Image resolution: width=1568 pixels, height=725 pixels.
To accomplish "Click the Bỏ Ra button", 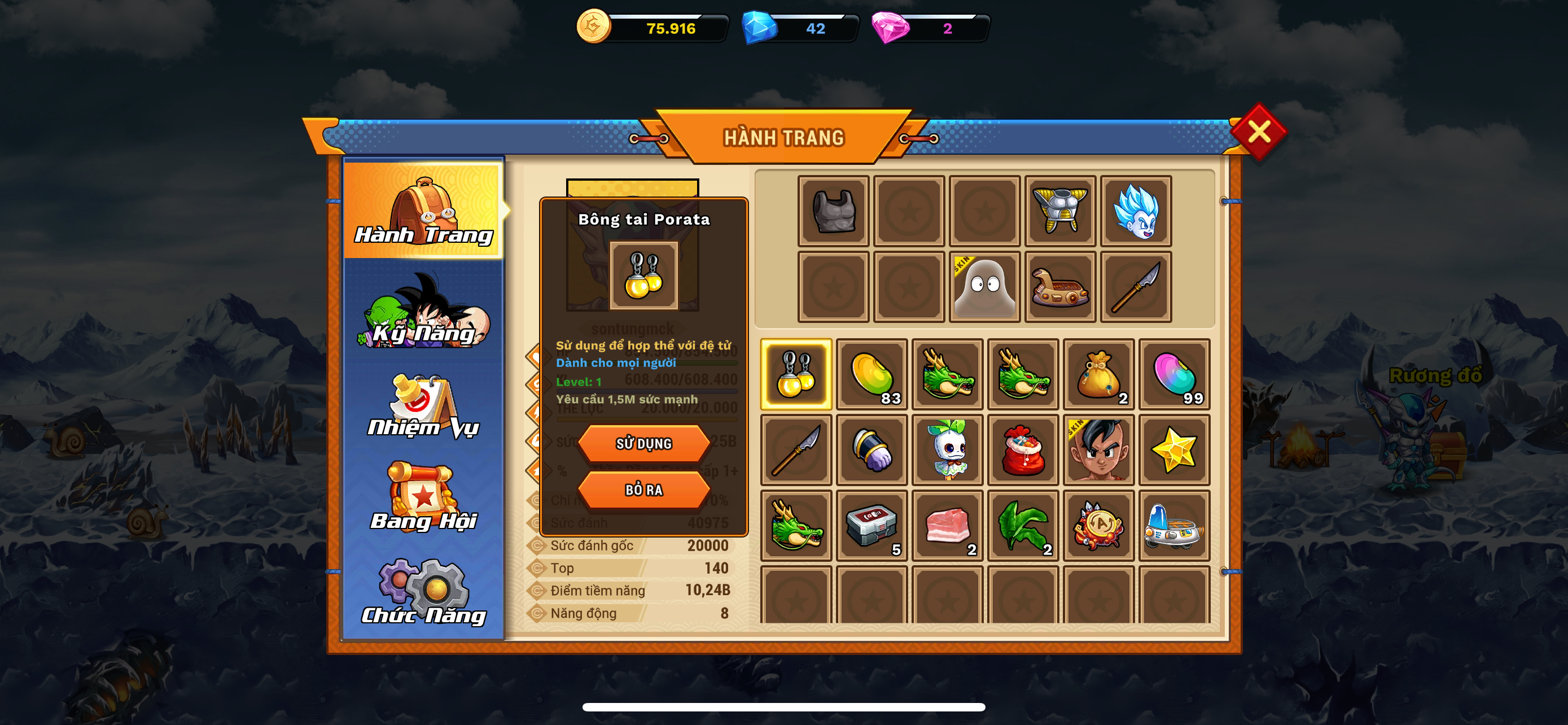I will point(643,490).
